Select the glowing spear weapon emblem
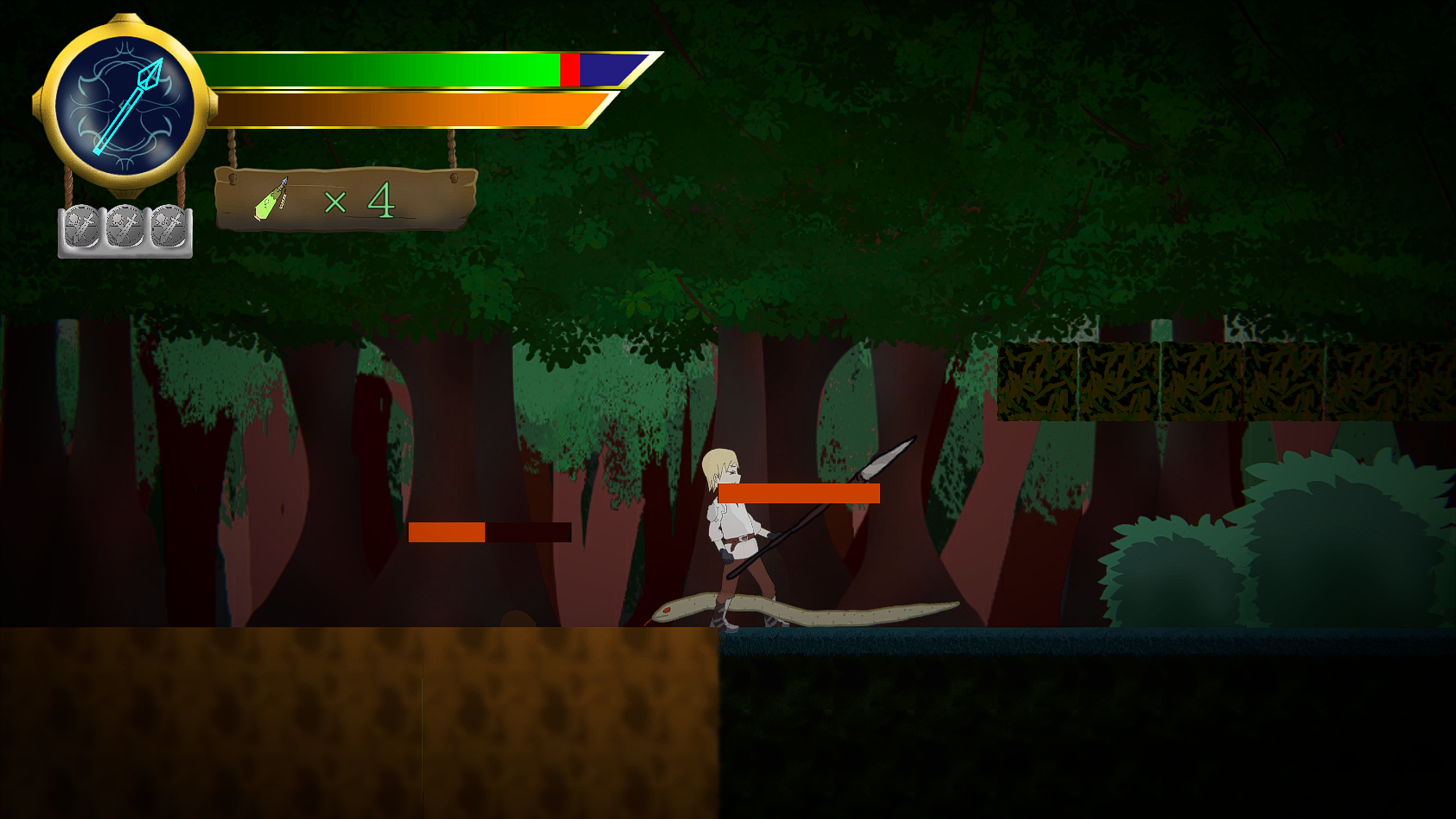 [125, 106]
